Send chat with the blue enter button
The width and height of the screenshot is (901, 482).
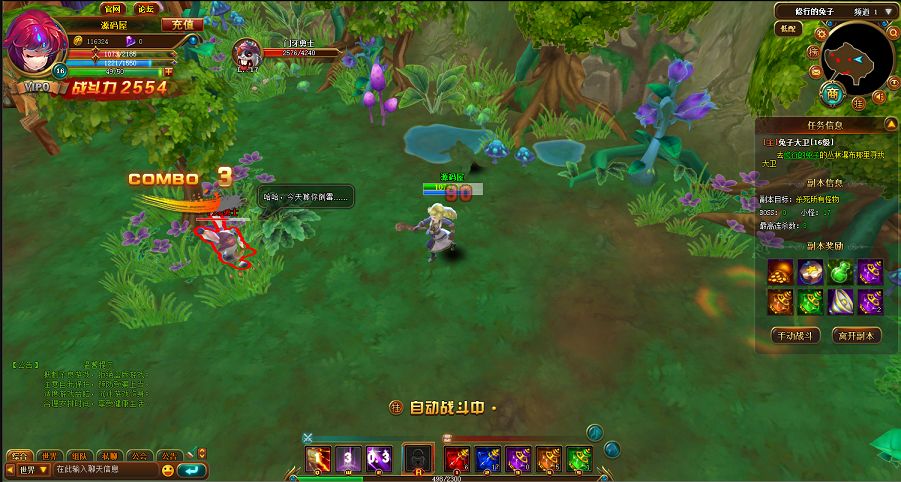tap(190, 469)
